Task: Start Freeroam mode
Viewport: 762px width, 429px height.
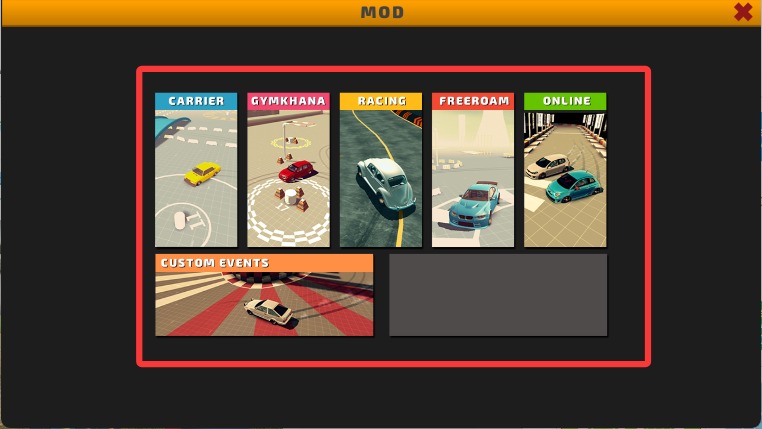Action: pos(473,170)
